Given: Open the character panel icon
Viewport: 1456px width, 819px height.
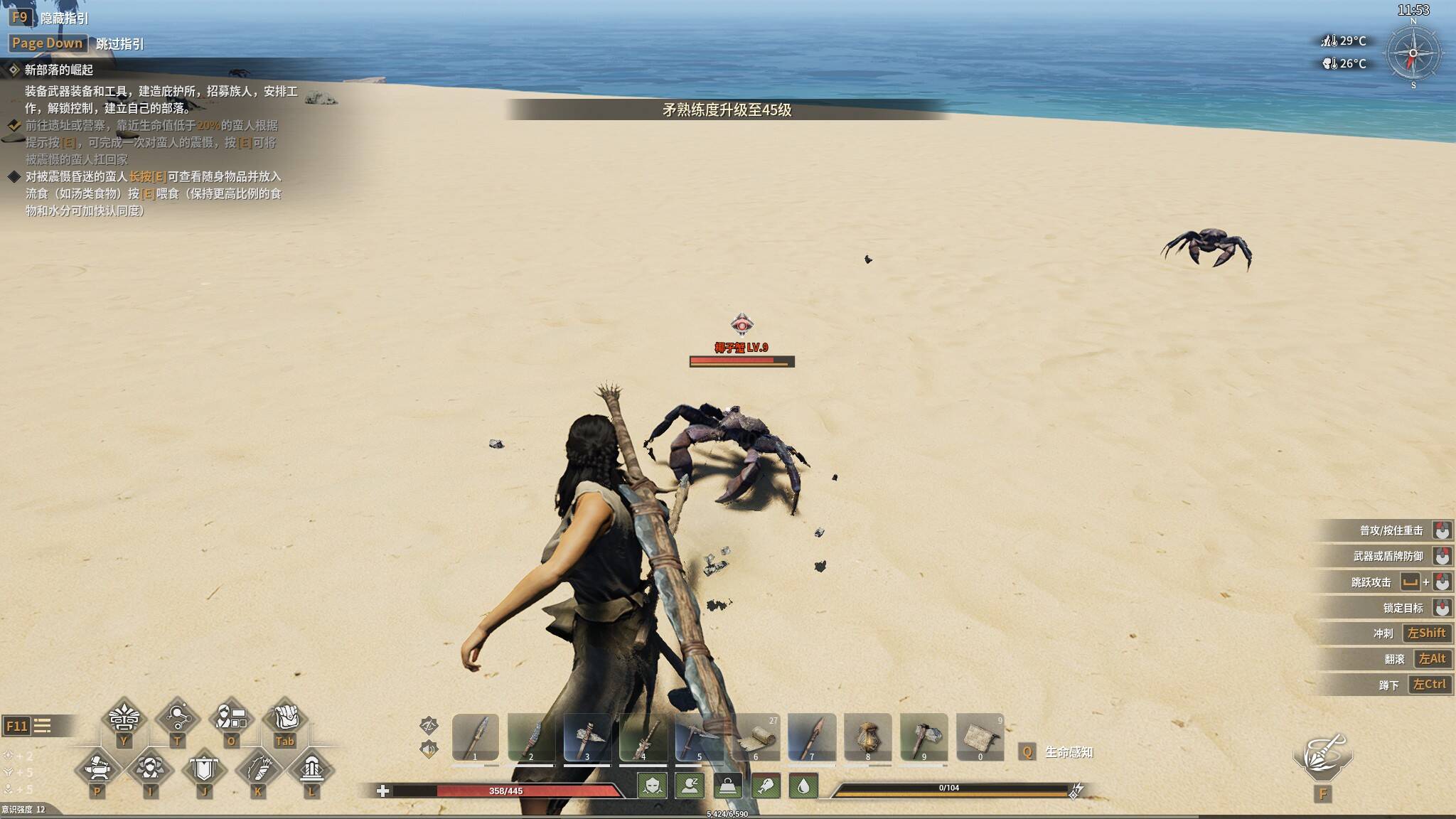Looking at the screenshot, I should click(231, 719).
